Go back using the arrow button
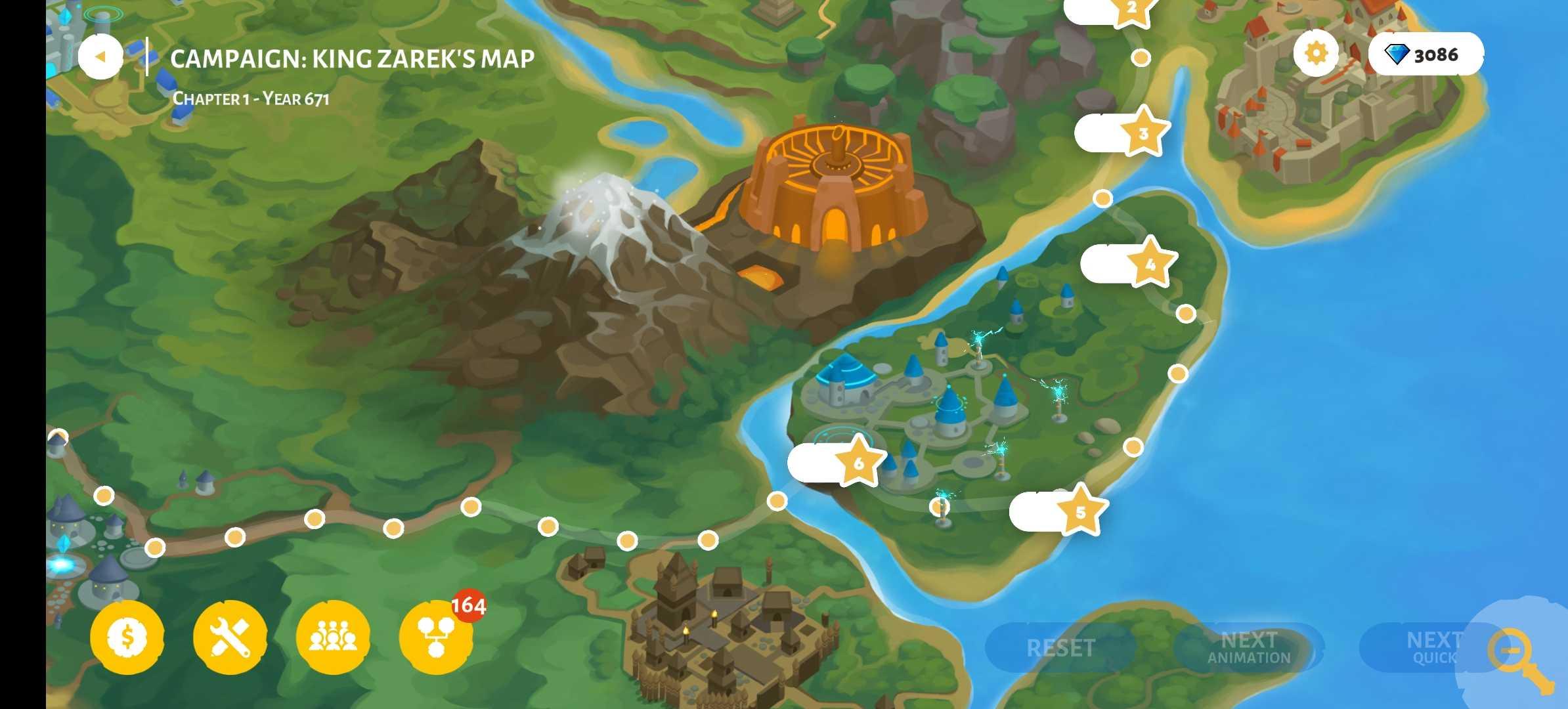The image size is (1568, 709). coord(100,57)
